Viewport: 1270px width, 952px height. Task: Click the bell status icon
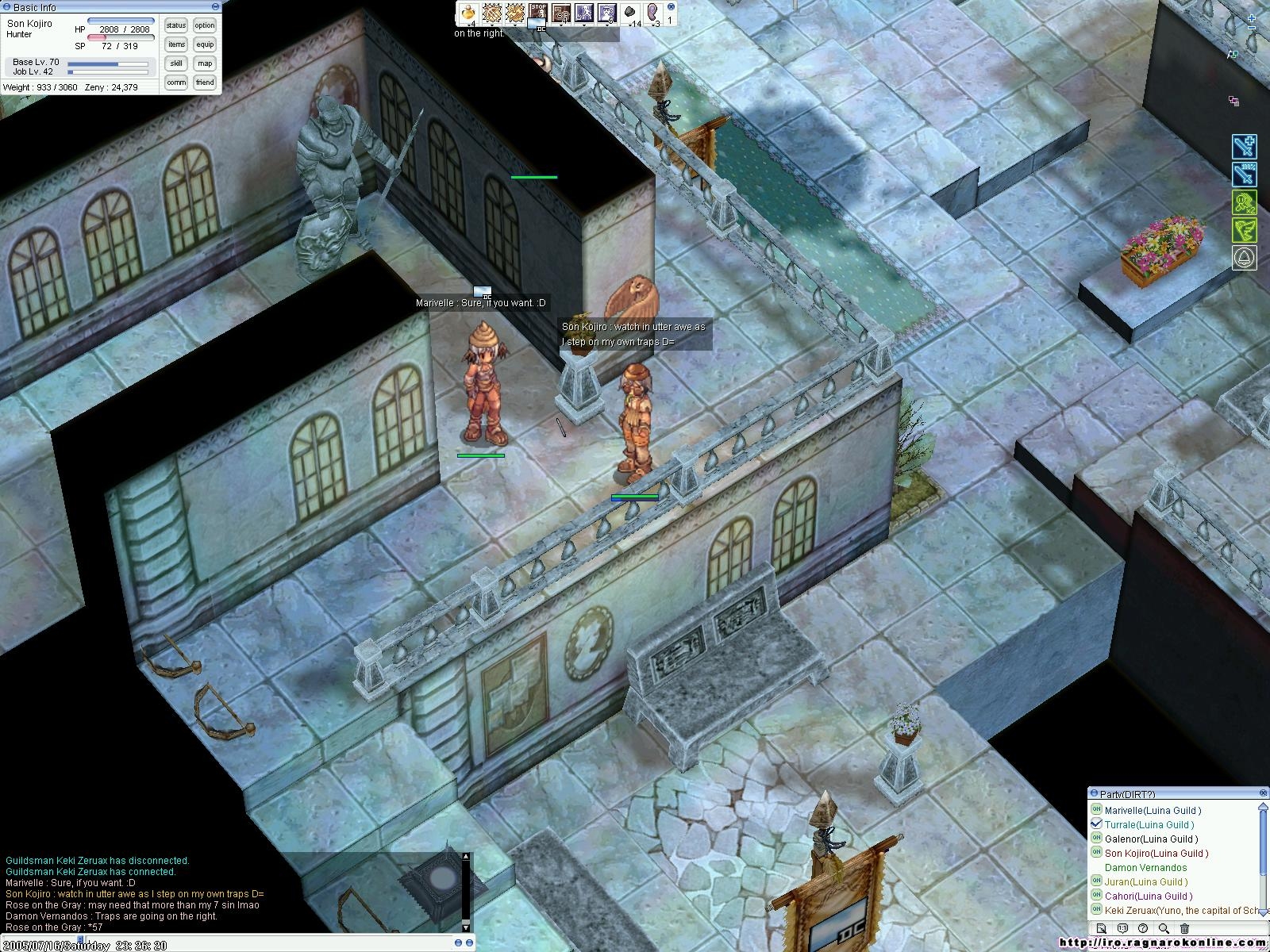[1244, 258]
